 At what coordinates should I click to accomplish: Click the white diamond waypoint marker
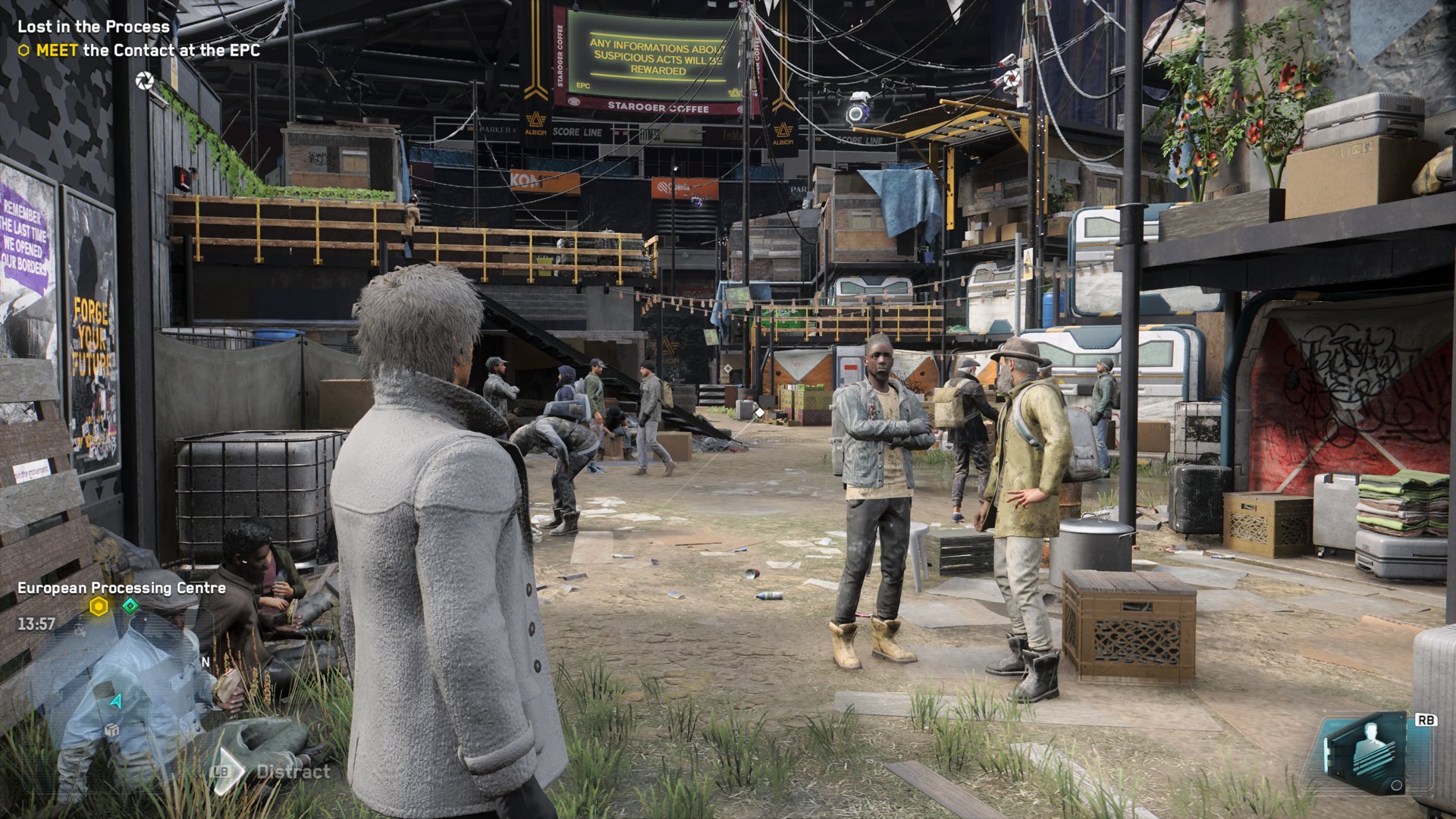[759, 412]
